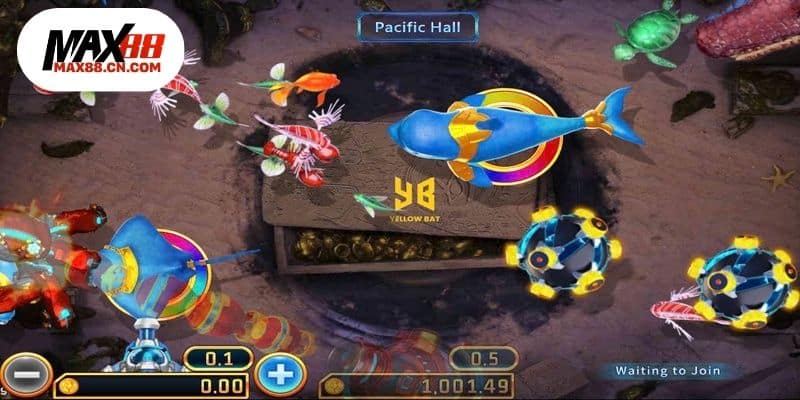The height and width of the screenshot is (400, 800).
Task: Open the MAX88 site logo
Action: coord(100,50)
